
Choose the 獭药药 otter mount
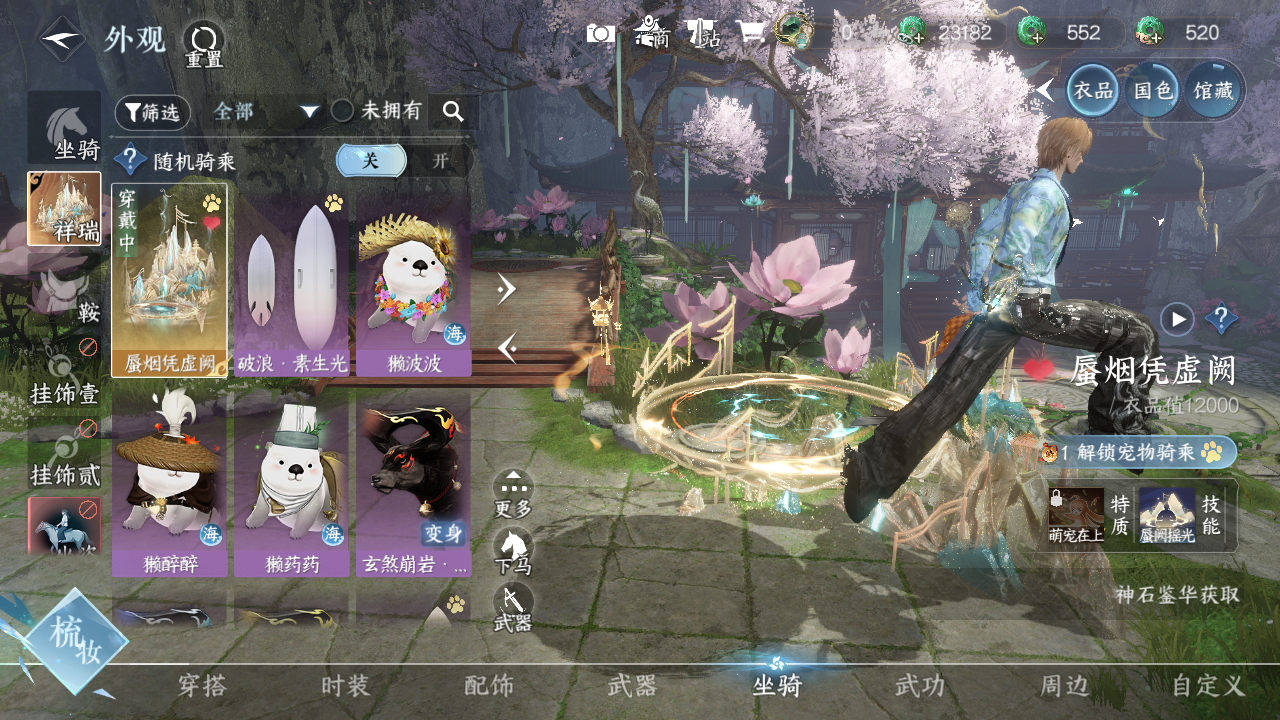pyautogui.click(x=292, y=484)
